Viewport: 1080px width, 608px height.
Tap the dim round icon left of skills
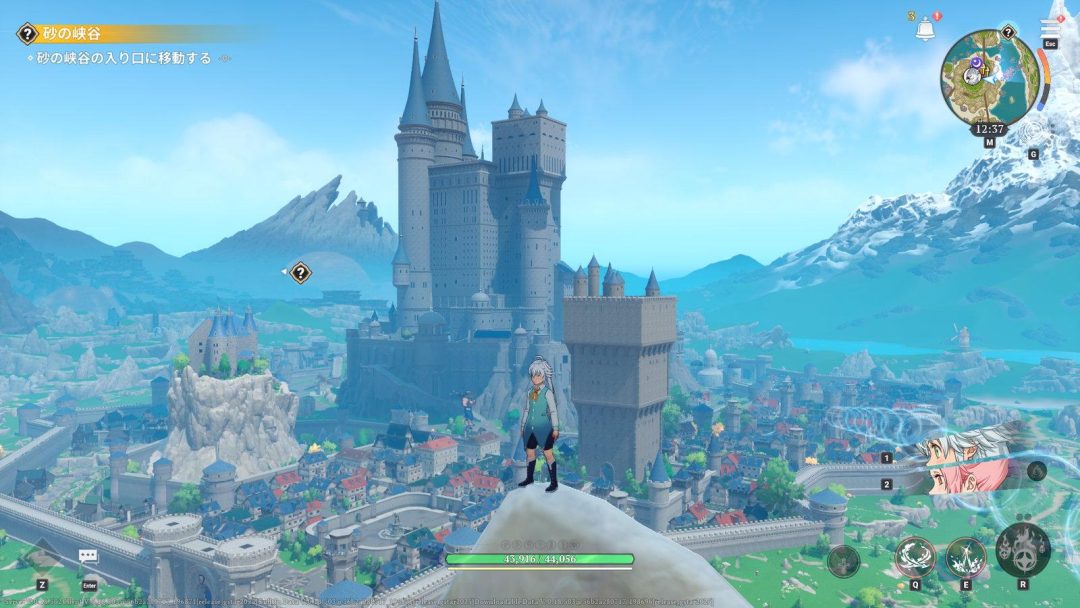(x=843, y=560)
